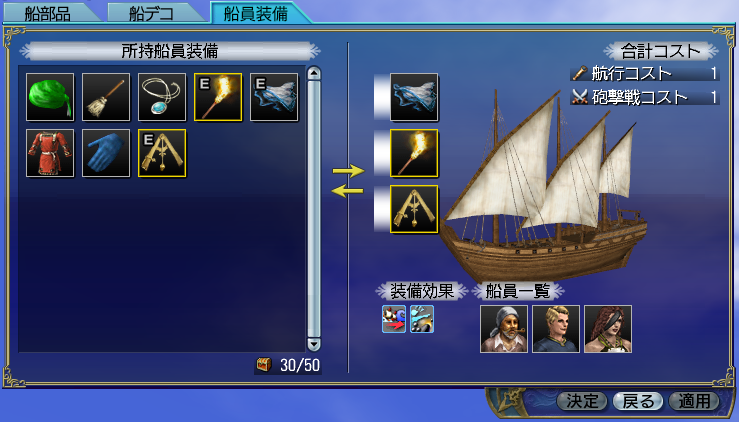Image resolution: width=739 pixels, height=422 pixels.
Task: Apply changes with the 適用 button
Action: click(x=693, y=401)
